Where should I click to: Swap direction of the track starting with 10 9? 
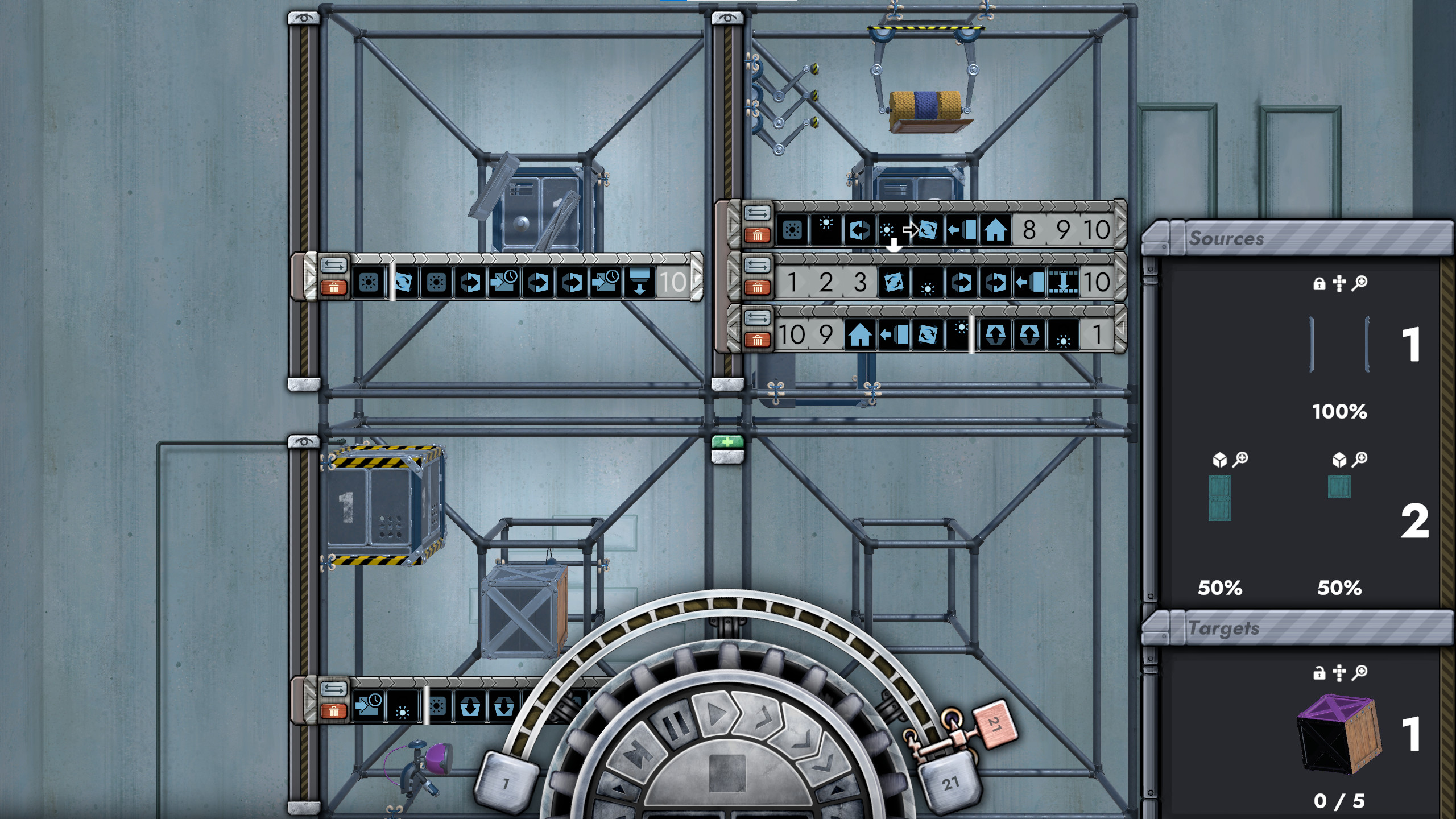pos(757,317)
